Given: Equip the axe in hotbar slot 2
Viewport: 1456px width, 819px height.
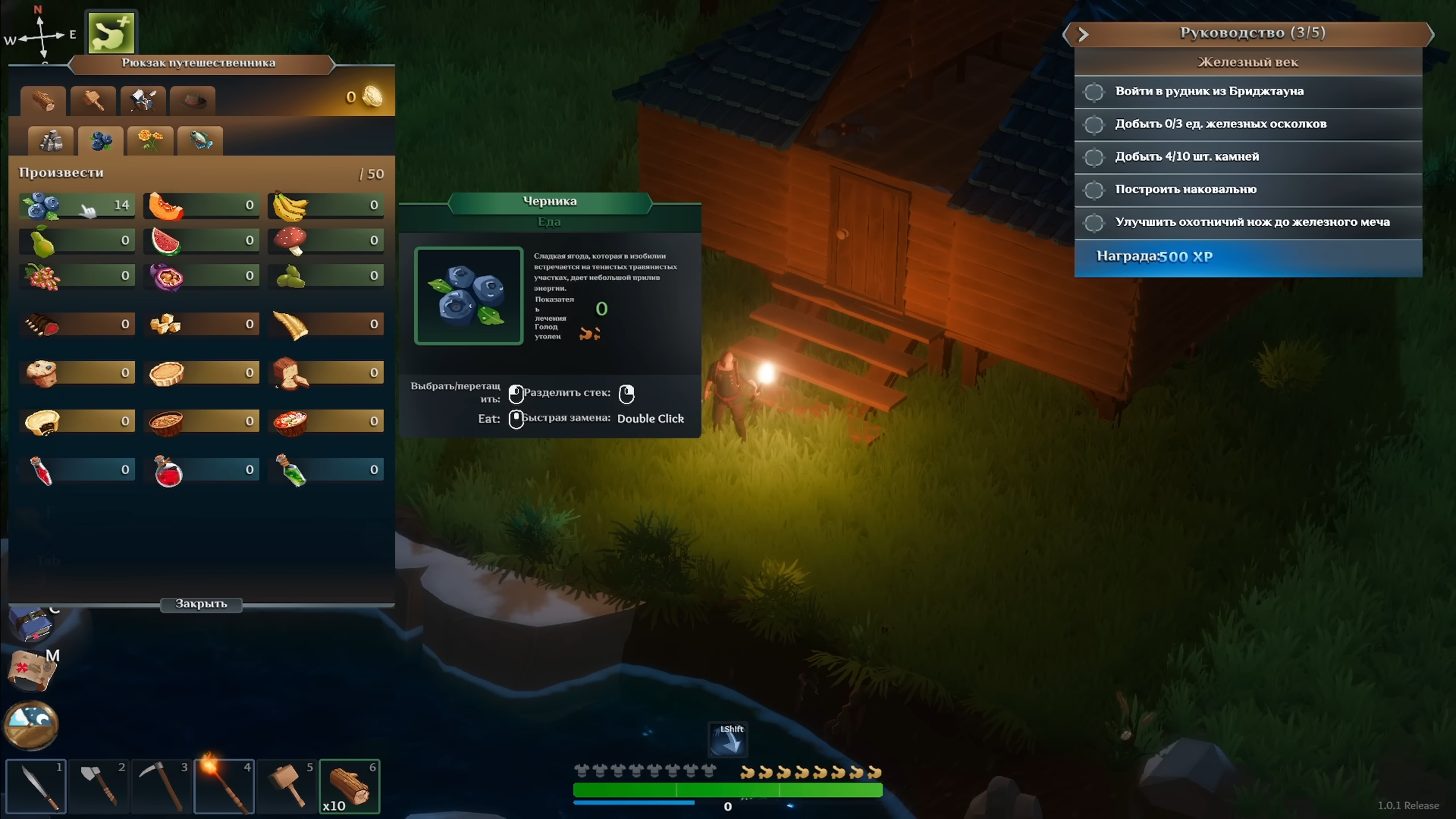Looking at the screenshot, I should coord(99,787).
